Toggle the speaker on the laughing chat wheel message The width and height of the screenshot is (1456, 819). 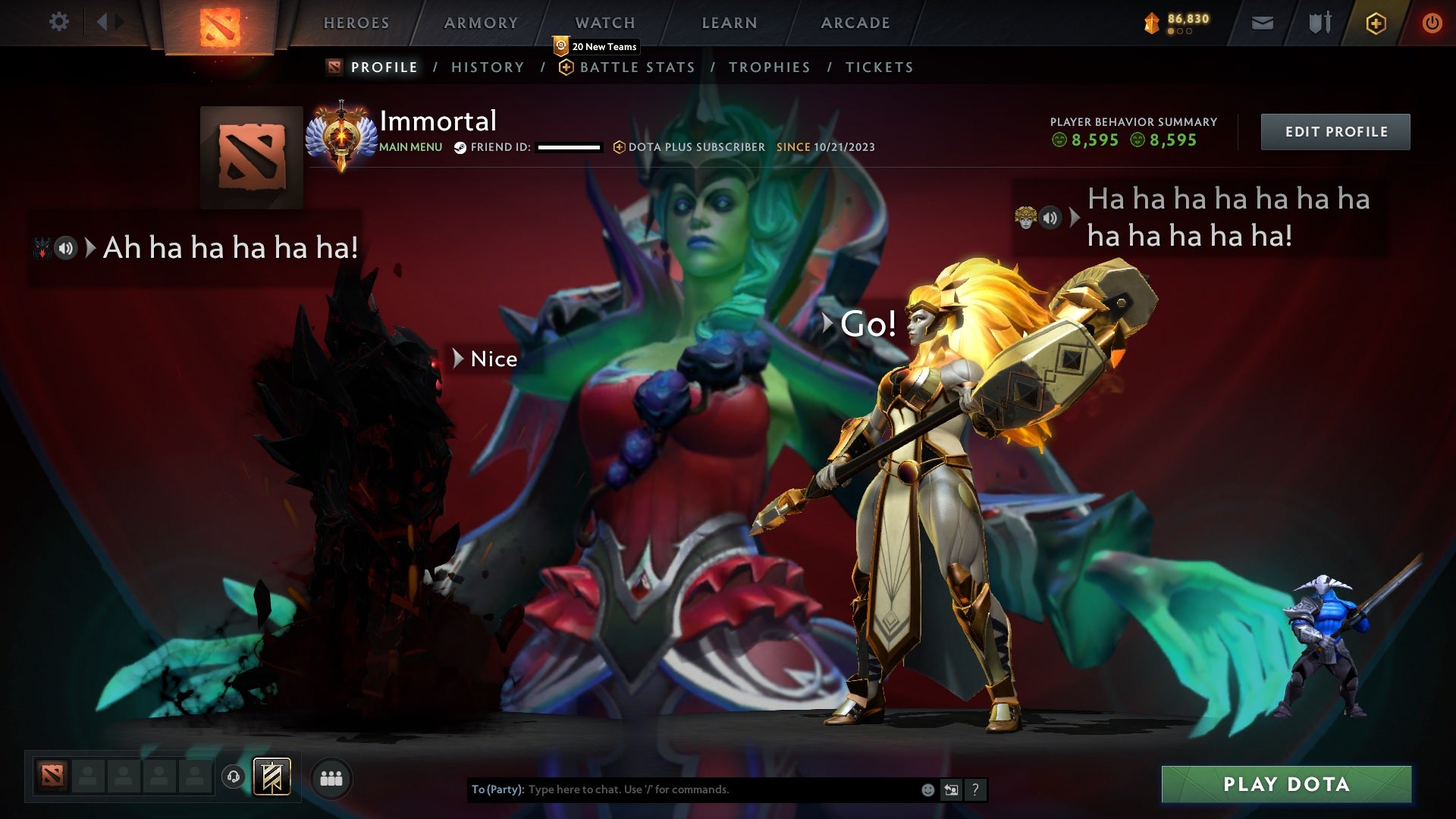[x=1050, y=218]
